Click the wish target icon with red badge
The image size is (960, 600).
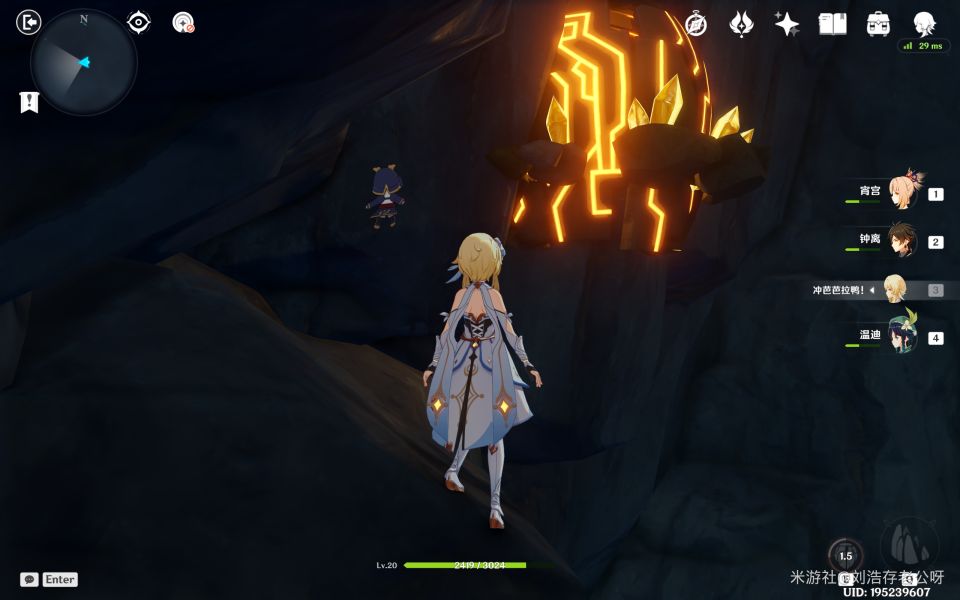[183, 22]
